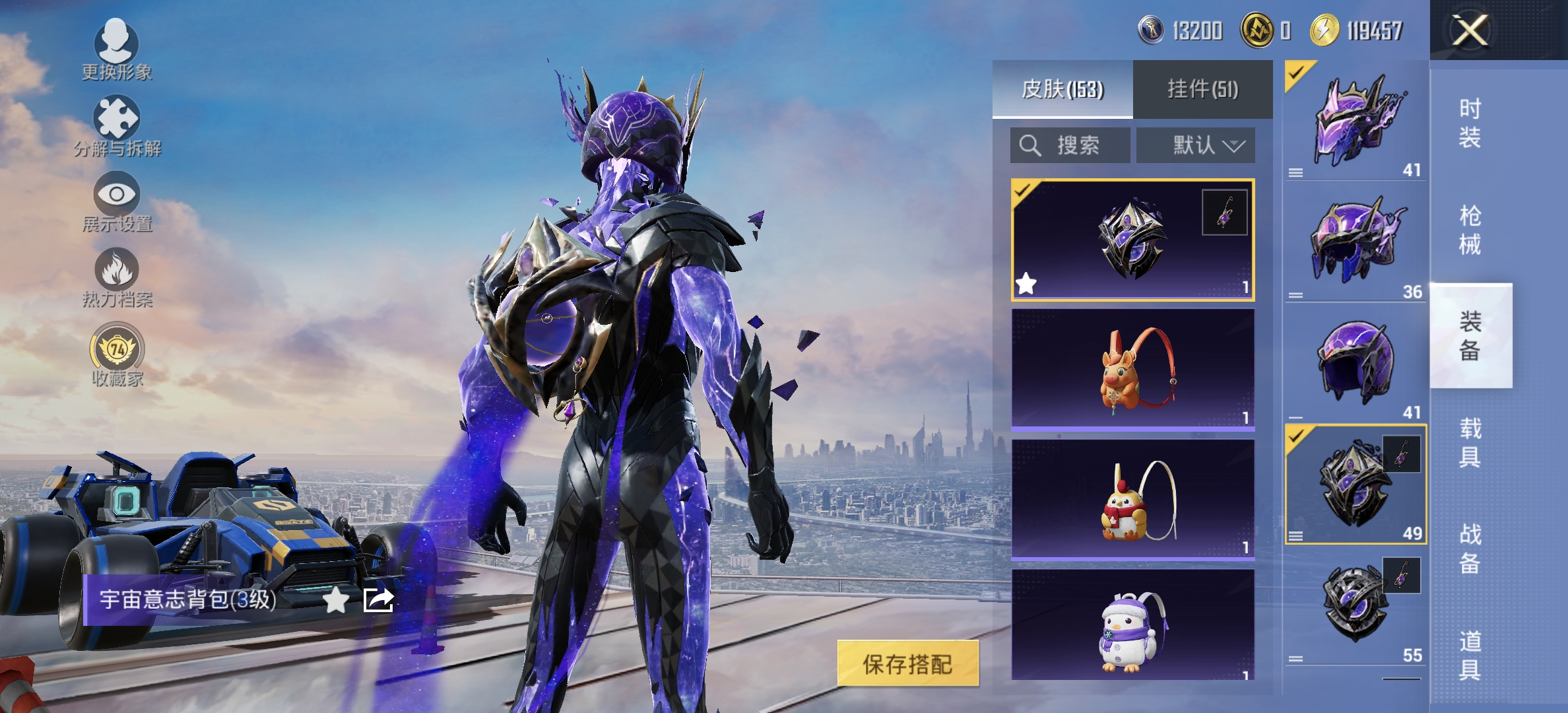The image size is (1568, 713).
Task: Open 展示设置 display settings
Action: point(117,201)
